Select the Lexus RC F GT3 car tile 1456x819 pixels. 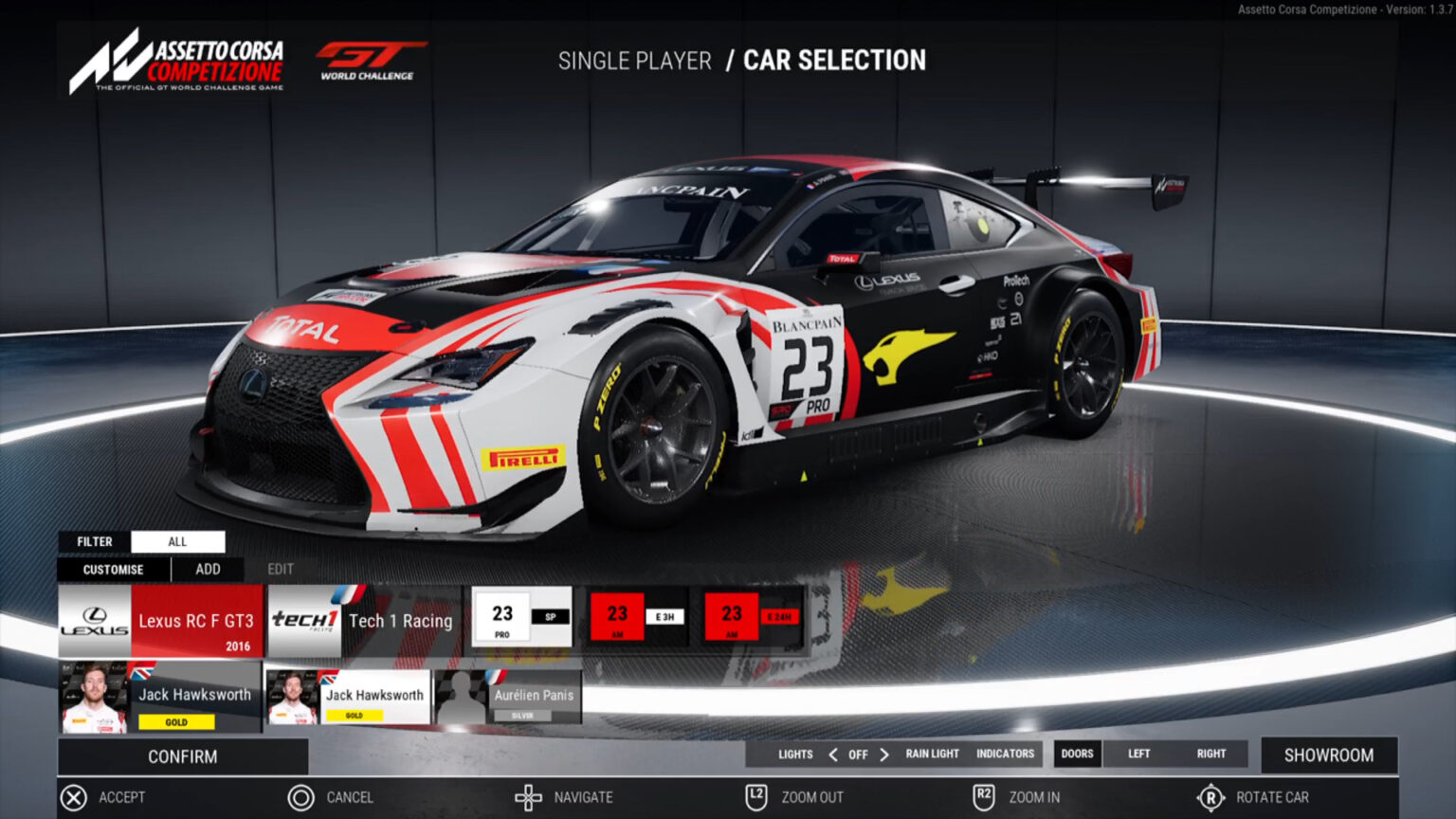click(160, 621)
